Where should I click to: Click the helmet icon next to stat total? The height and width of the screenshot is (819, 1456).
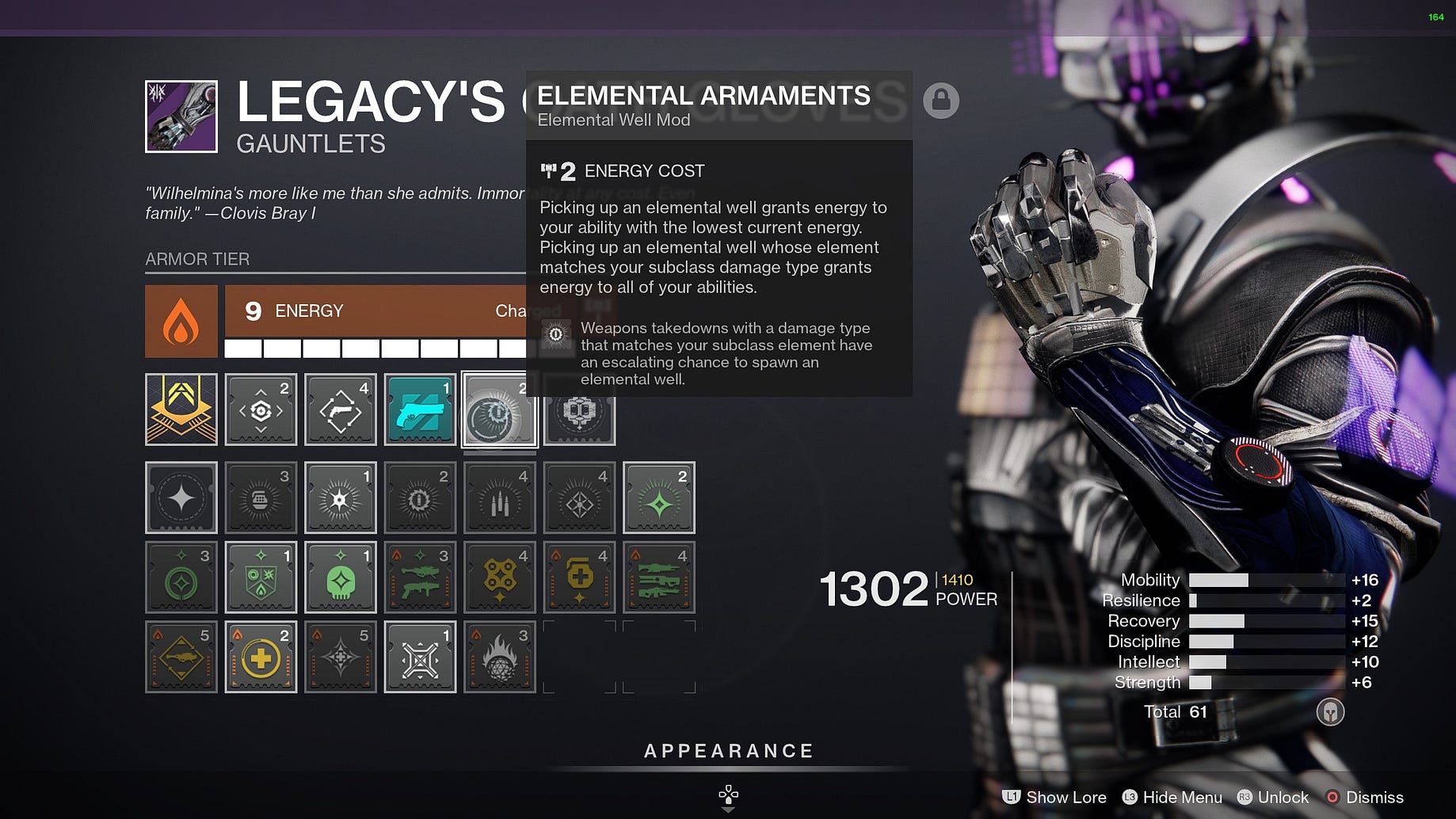click(1330, 712)
